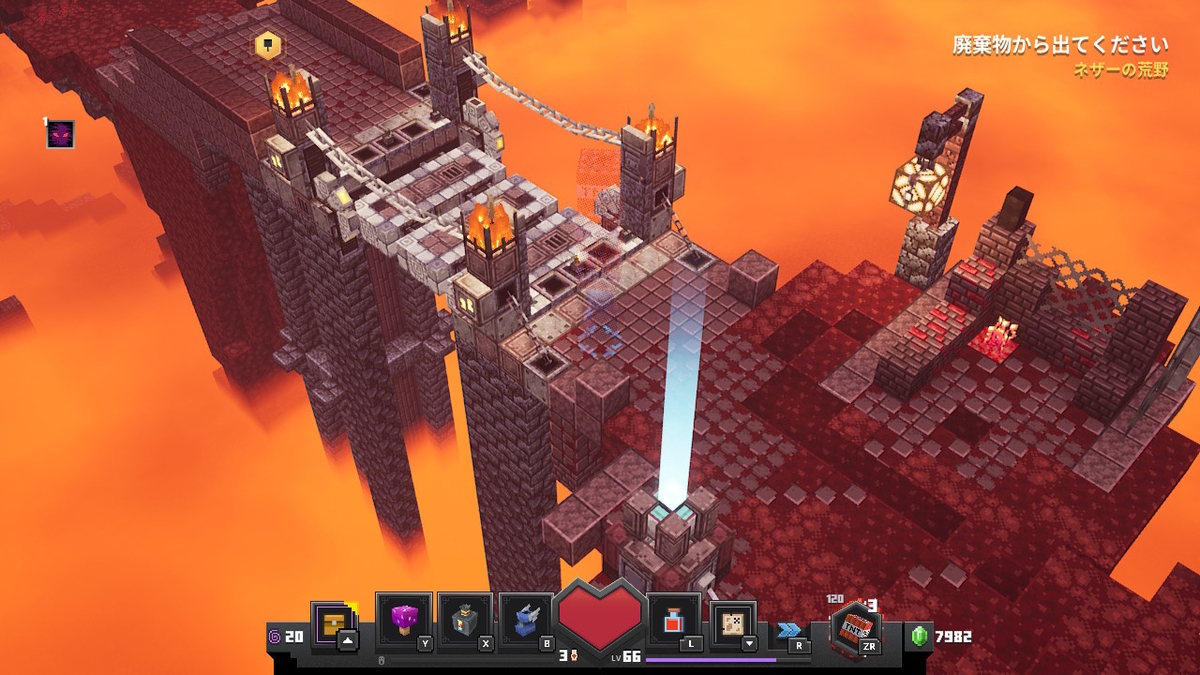Screen dimensions: 1200x675
Task: Trigger the blue dodge roll arrows
Action: (x=789, y=629)
